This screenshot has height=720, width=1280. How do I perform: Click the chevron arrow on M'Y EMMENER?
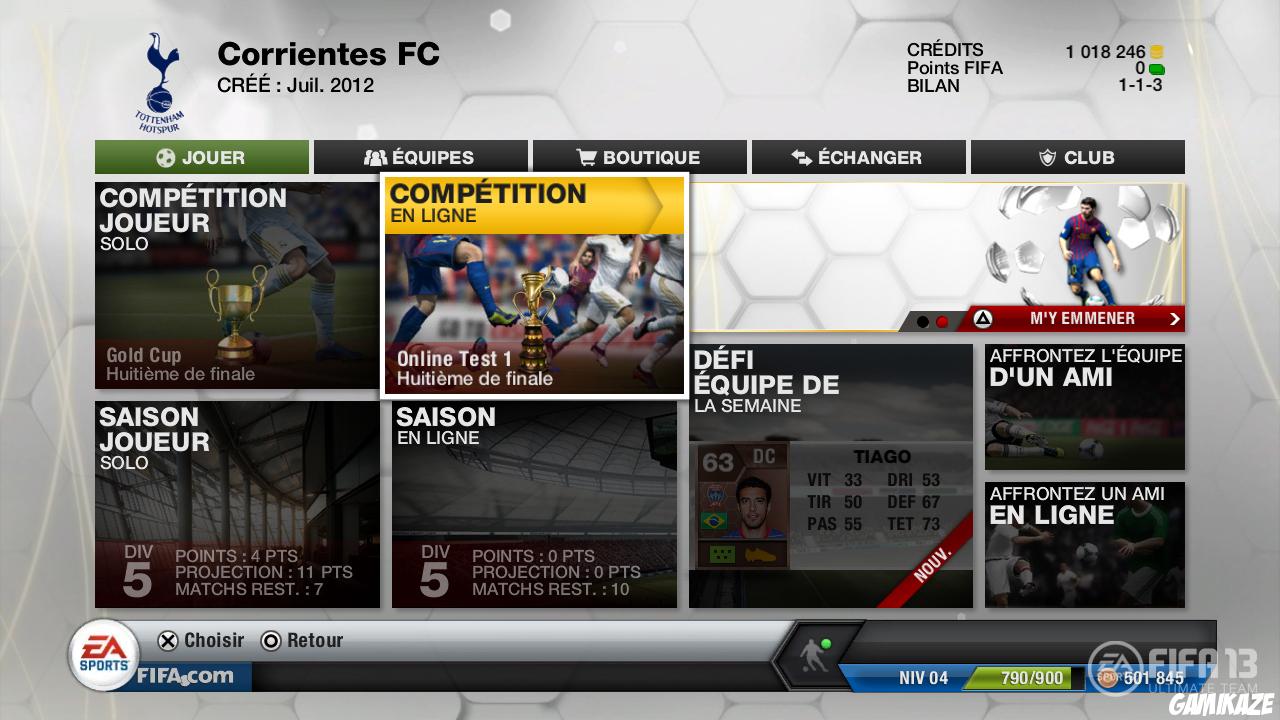pyautogui.click(x=1174, y=319)
